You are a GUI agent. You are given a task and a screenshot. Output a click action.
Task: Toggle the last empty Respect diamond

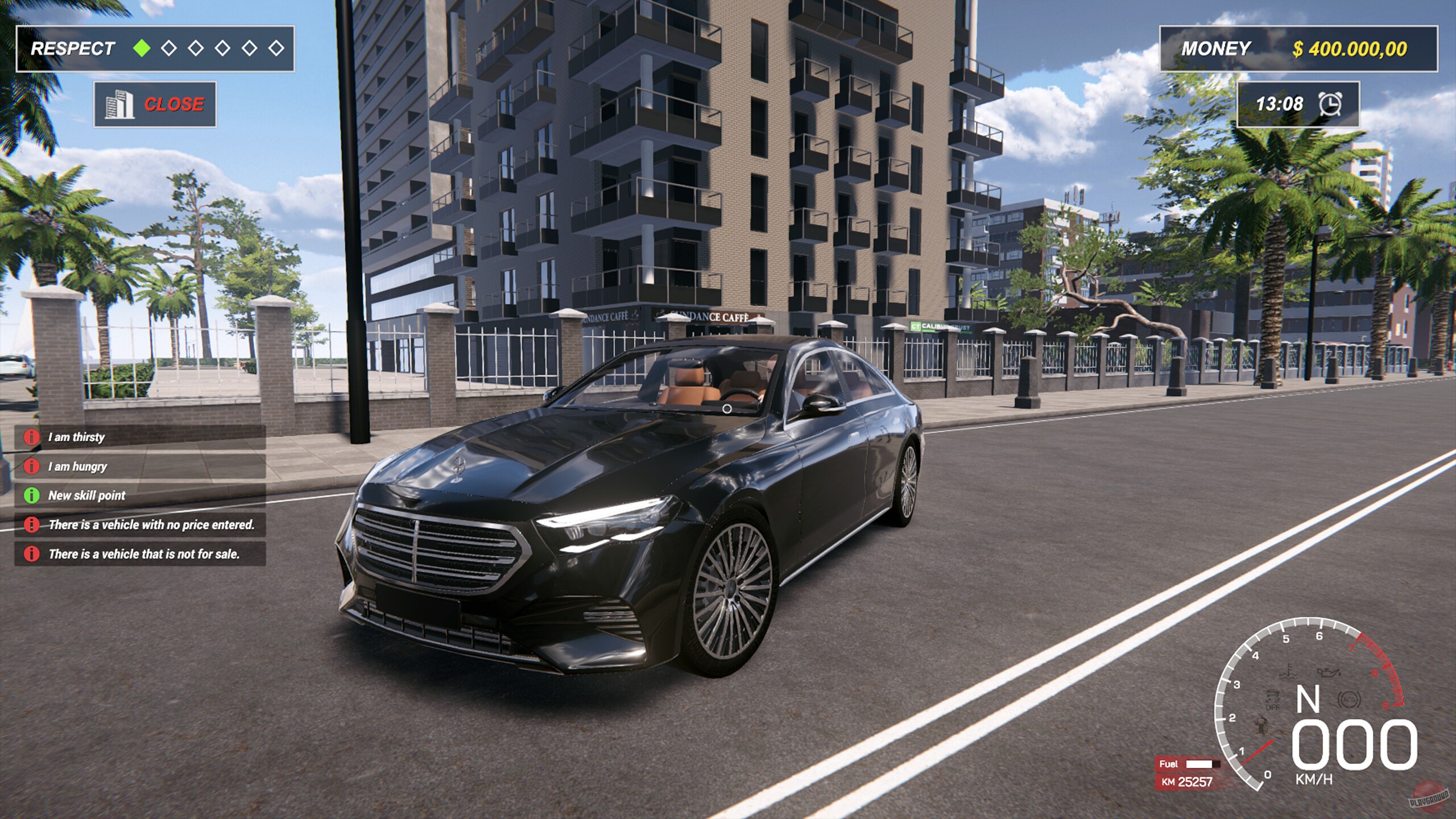point(277,48)
